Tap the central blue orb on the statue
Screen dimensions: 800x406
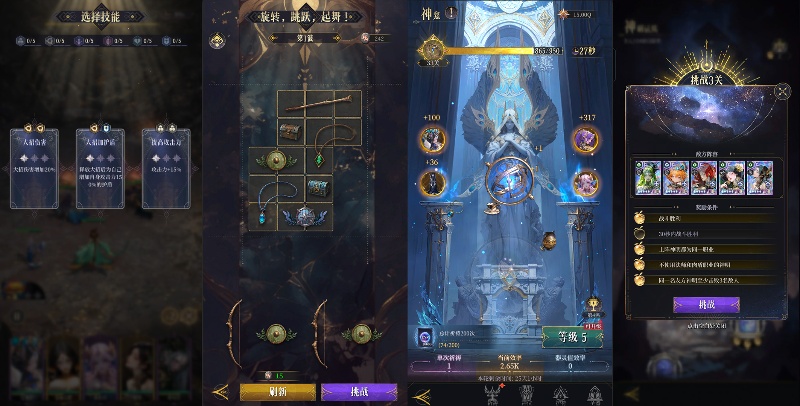508,179
